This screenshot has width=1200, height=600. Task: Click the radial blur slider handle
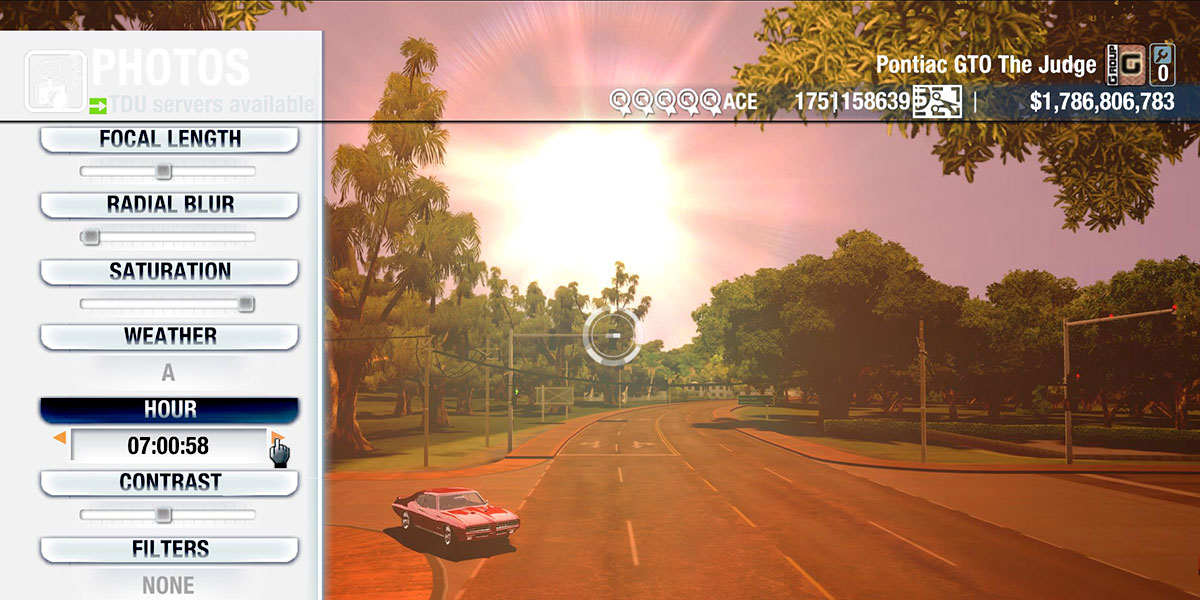click(x=90, y=237)
